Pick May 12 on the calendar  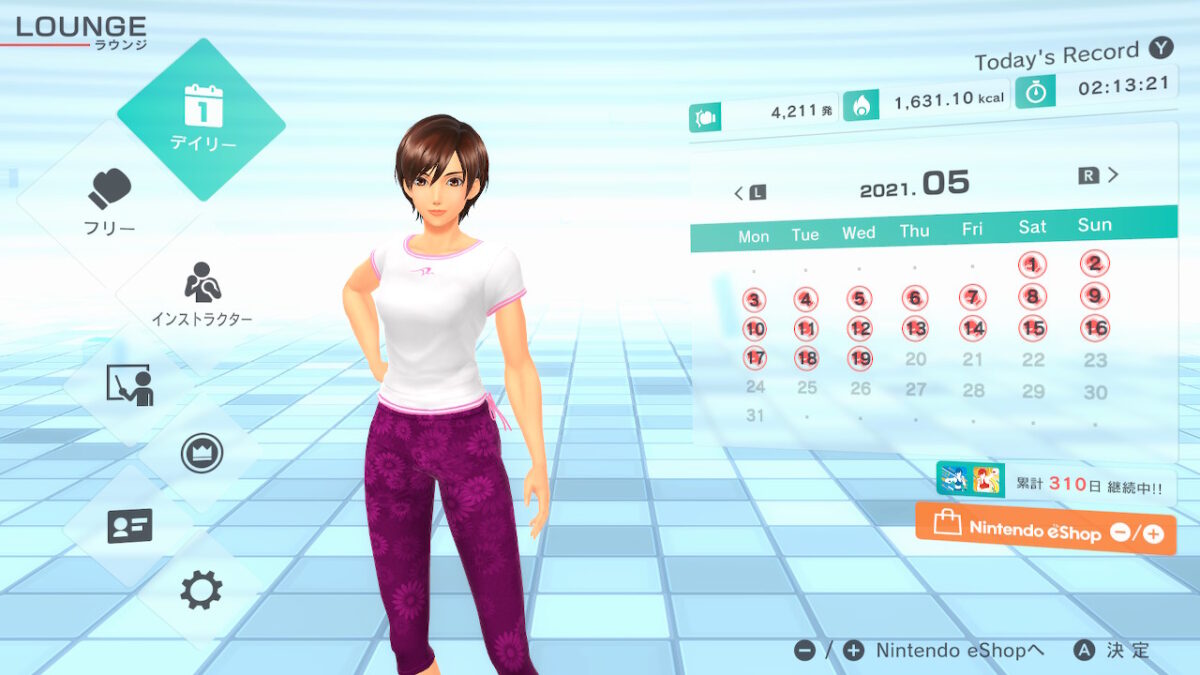pos(860,328)
